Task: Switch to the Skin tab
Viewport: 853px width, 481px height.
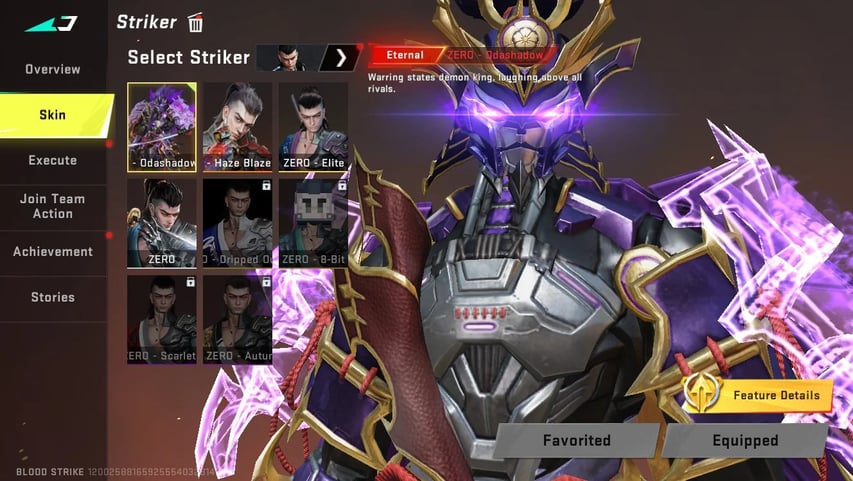Action: tap(53, 115)
